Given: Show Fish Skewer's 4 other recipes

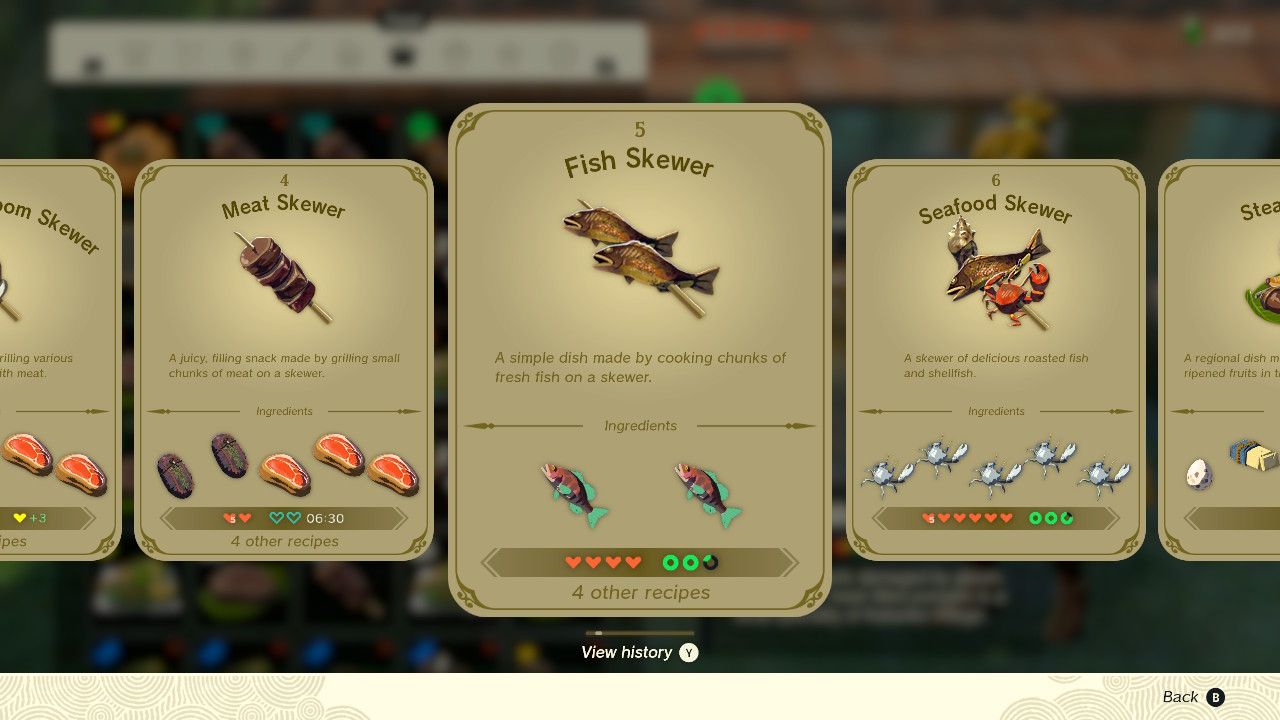Looking at the screenshot, I should click(x=640, y=592).
